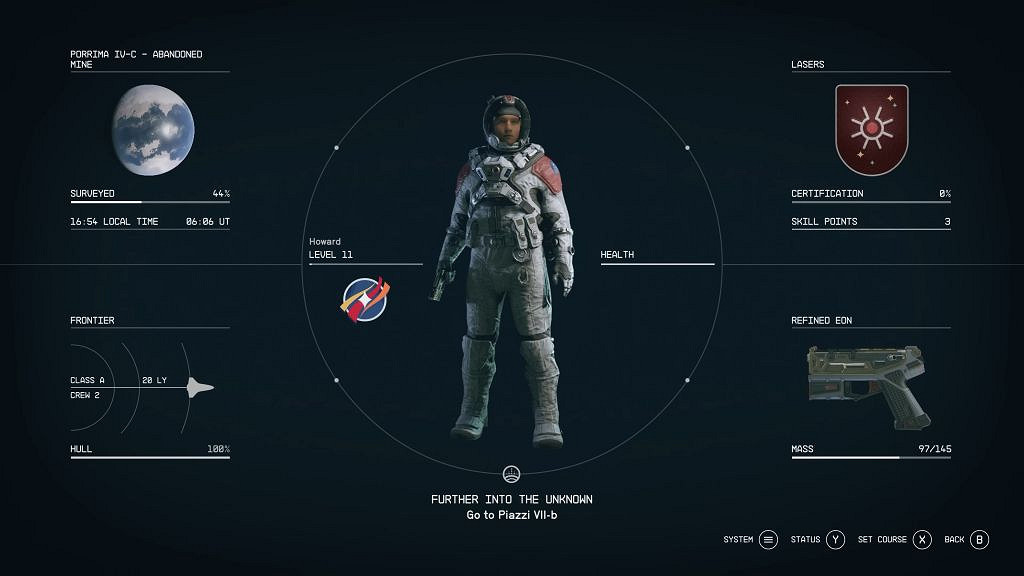This screenshot has width=1024, height=576.
Task: Open skills through the Lasers badge
Action: (871, 130)
